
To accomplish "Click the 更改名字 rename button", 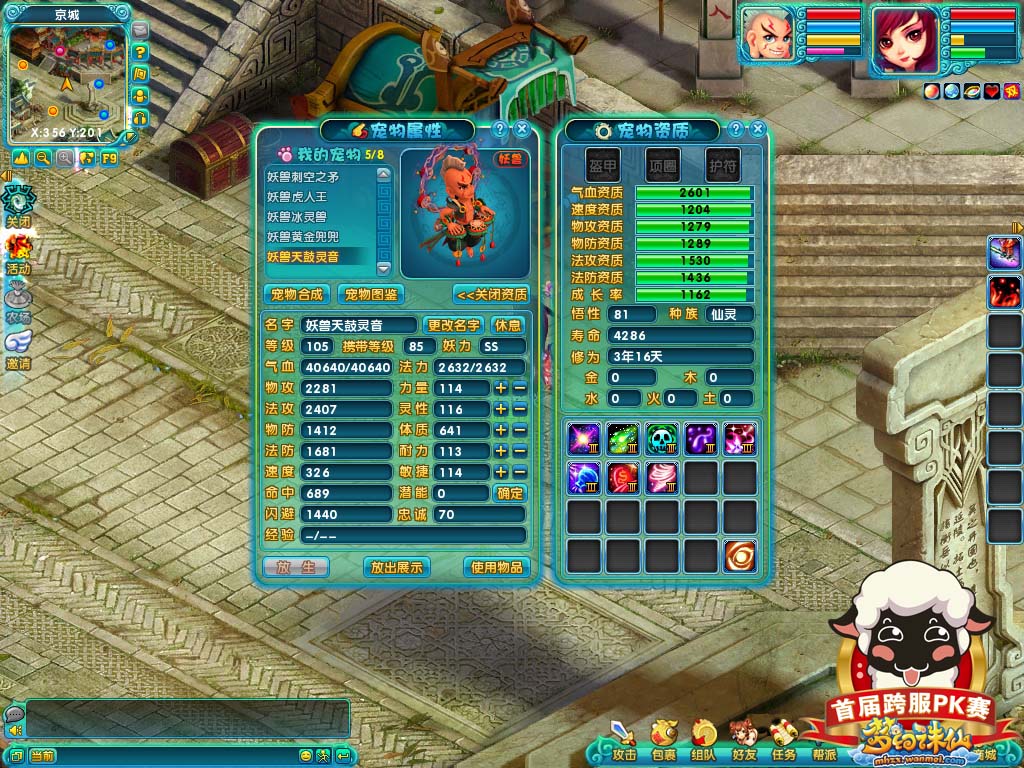I will pos(454,325).
